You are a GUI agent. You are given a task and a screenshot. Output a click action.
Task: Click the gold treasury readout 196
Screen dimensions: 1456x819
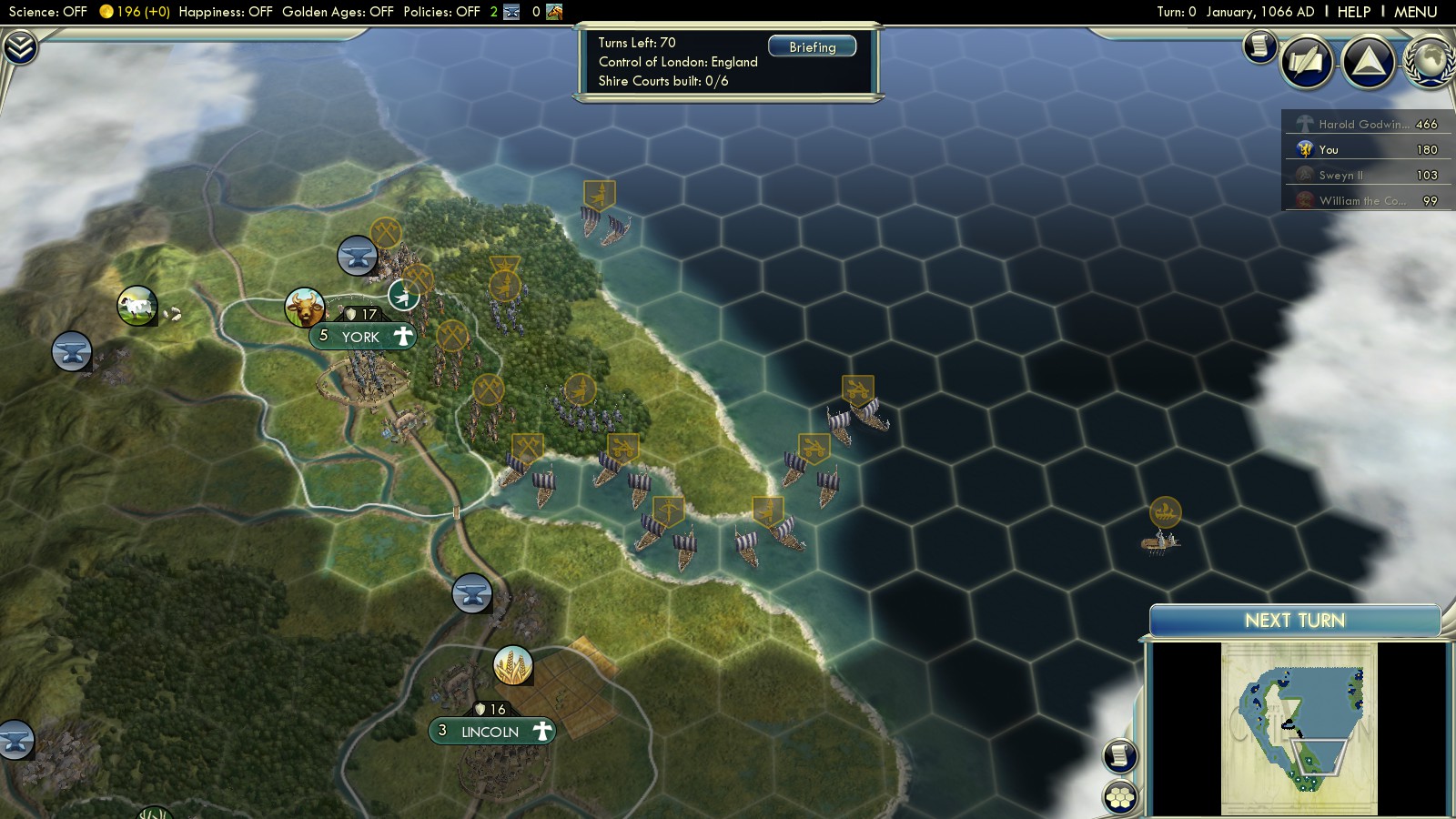(x=134, y=12)
